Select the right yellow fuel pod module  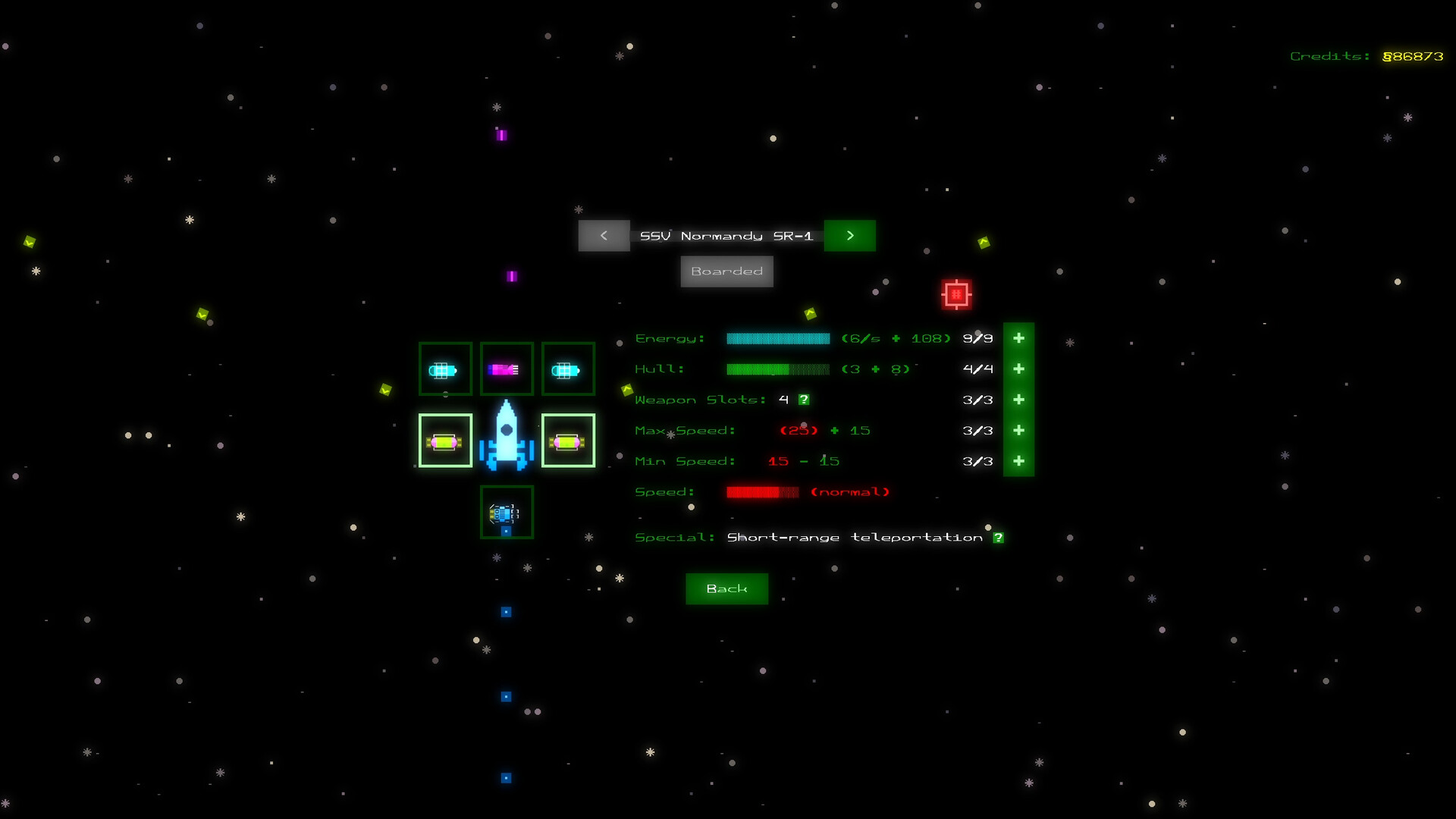click(567, 440)
